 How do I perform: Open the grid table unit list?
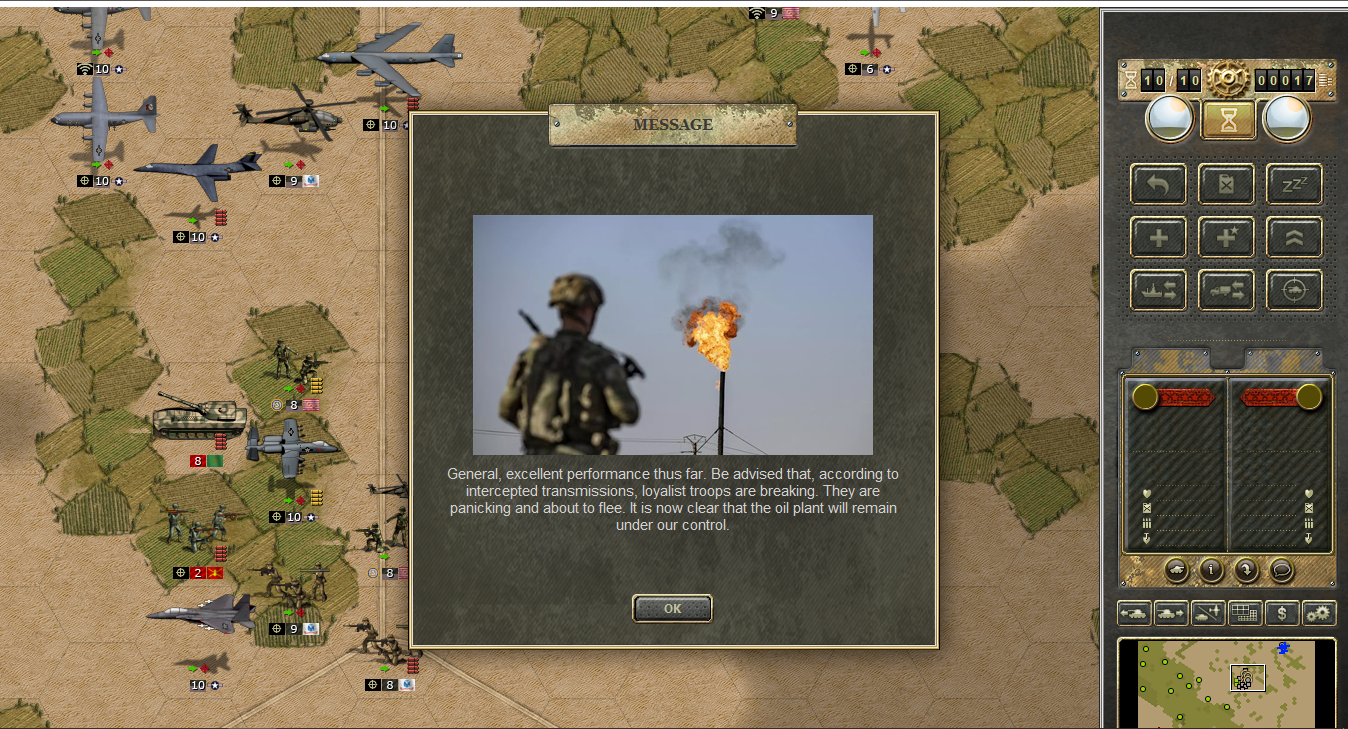[x=1245, y=613]
